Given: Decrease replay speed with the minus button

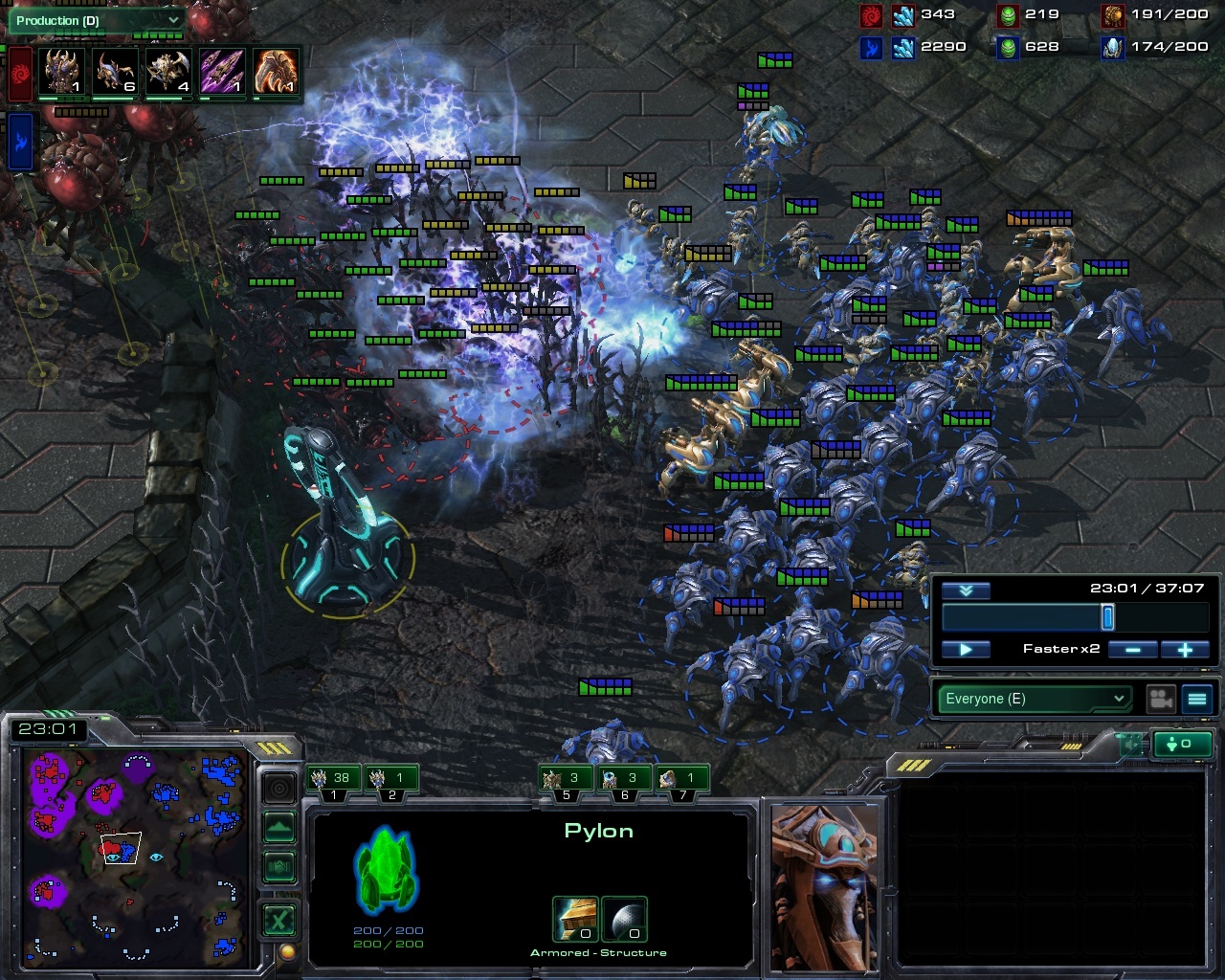Looking at the screenshot, I should pos(1132,650).
